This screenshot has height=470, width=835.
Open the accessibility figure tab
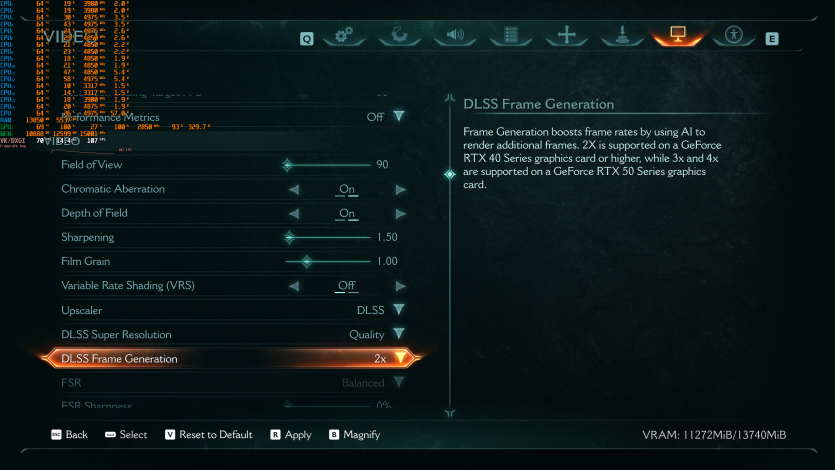tap(734, 36)
